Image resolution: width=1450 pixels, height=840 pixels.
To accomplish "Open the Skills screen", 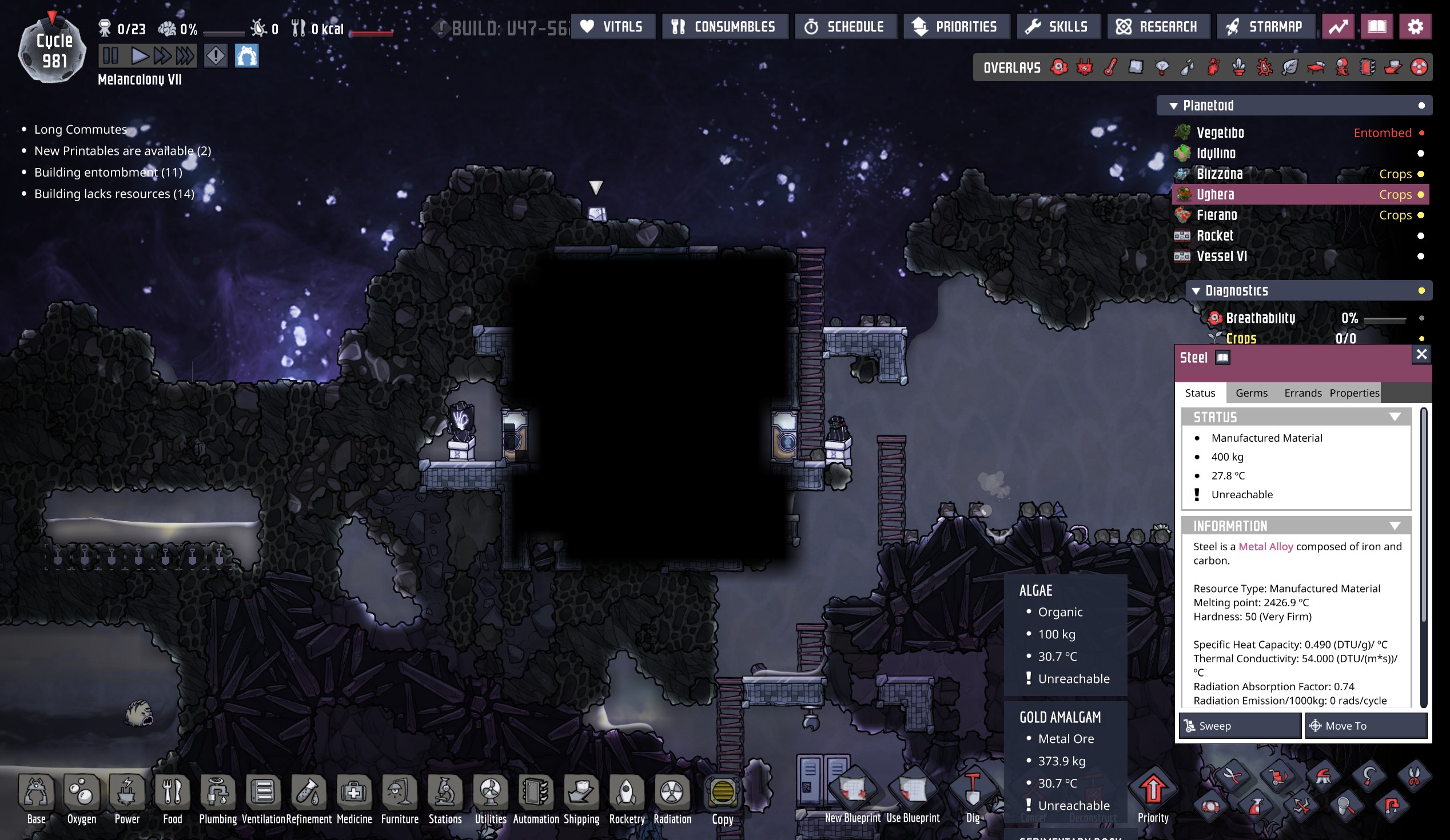I will (x=1058, y=26).
